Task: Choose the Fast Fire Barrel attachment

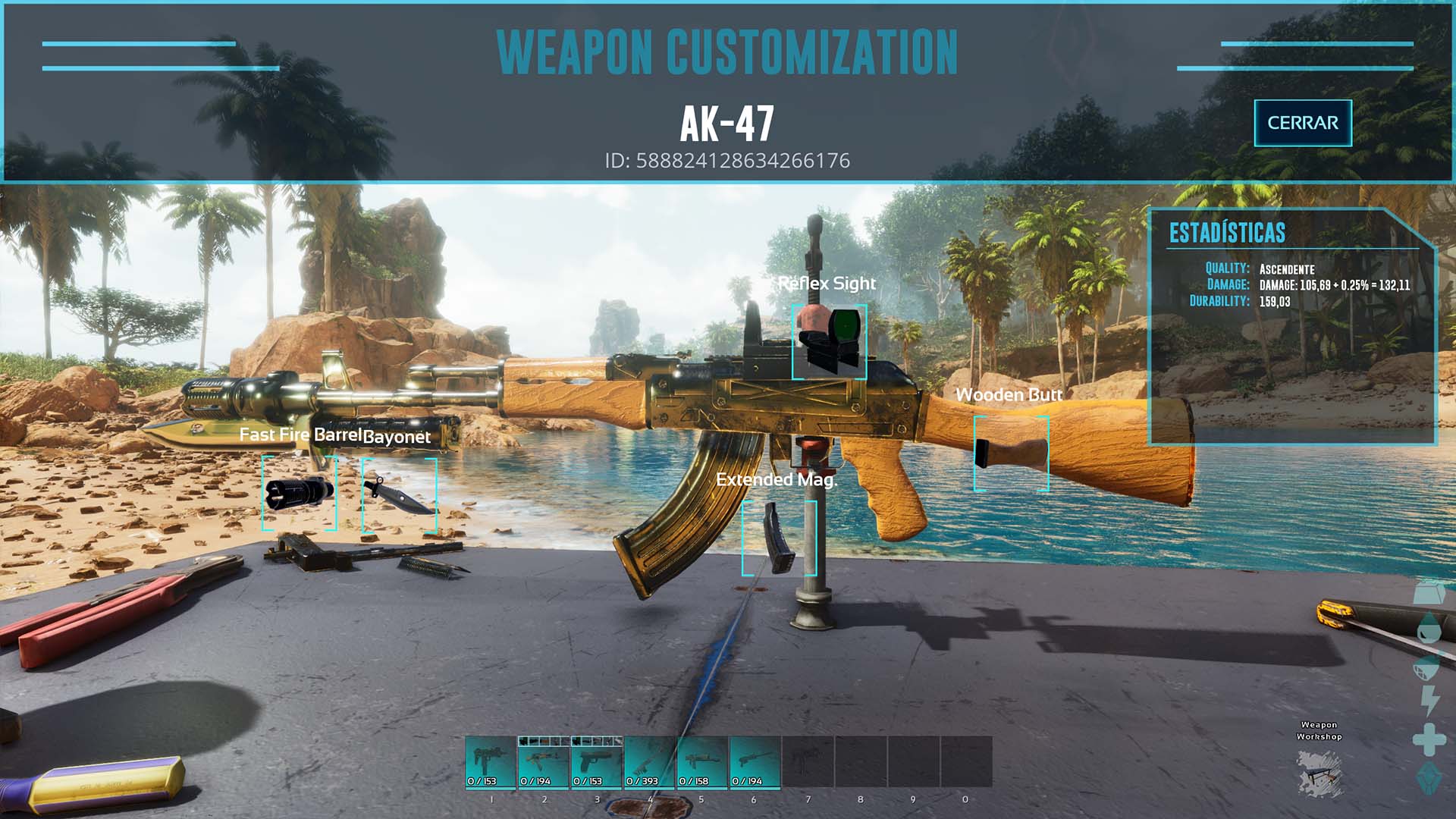Action: point(299,492)
